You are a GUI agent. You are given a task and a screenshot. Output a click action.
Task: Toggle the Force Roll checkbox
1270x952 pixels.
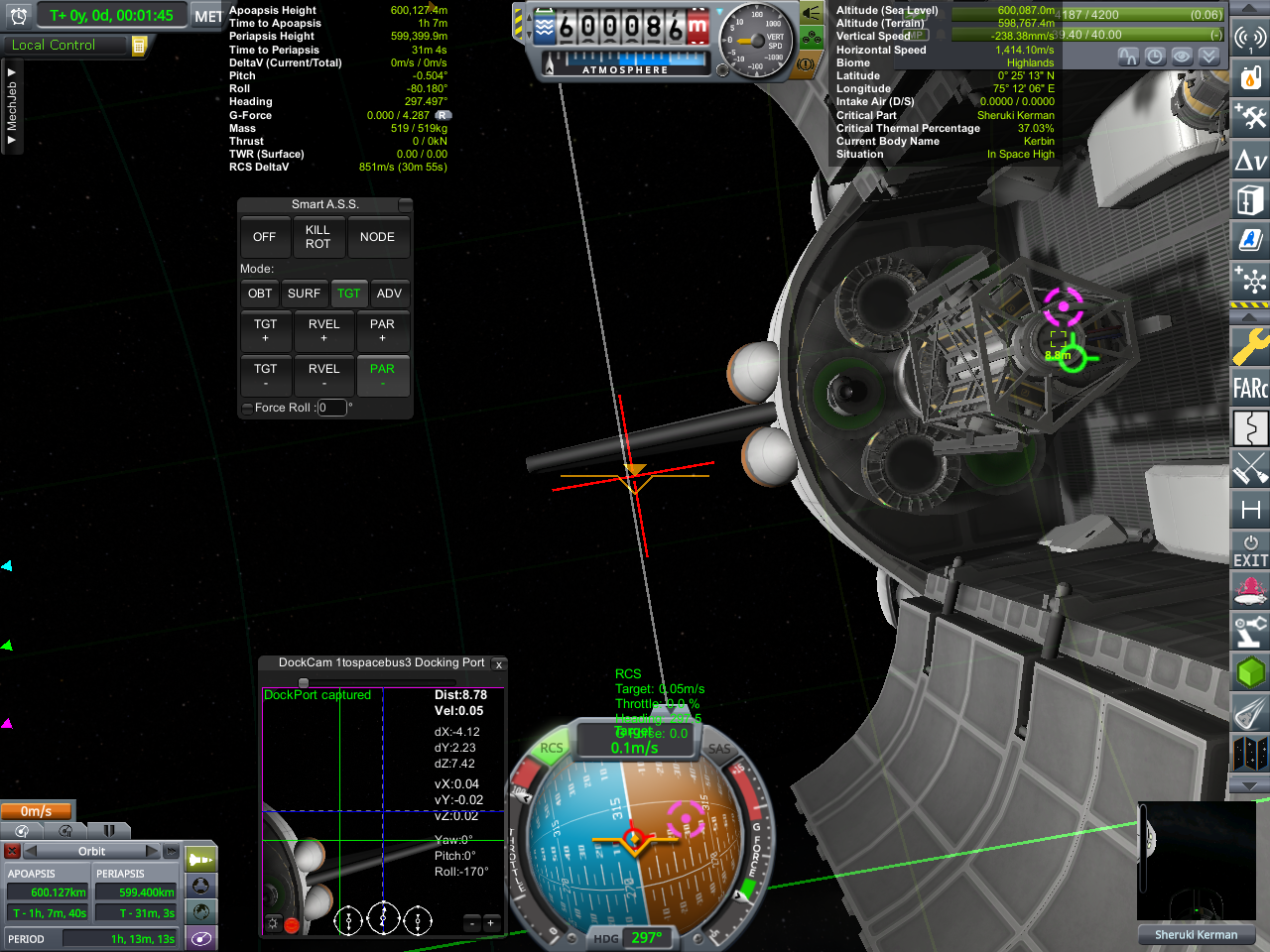[x=247, y=408]
